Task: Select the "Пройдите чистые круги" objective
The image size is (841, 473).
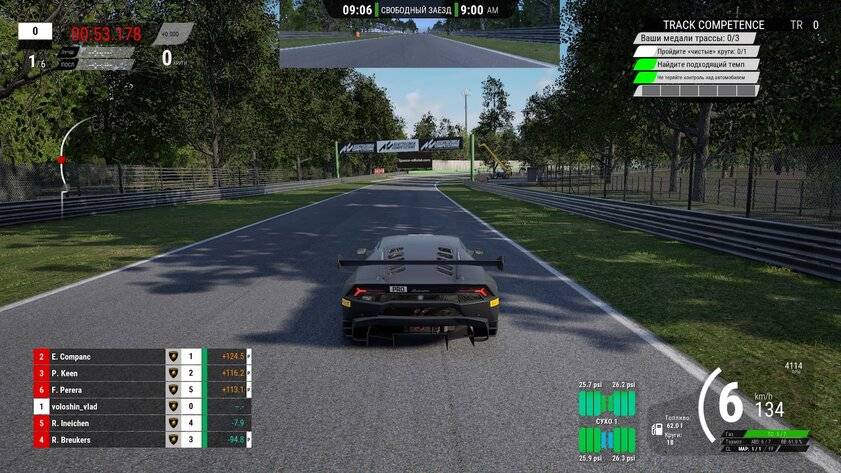Action: coord(696,51)
